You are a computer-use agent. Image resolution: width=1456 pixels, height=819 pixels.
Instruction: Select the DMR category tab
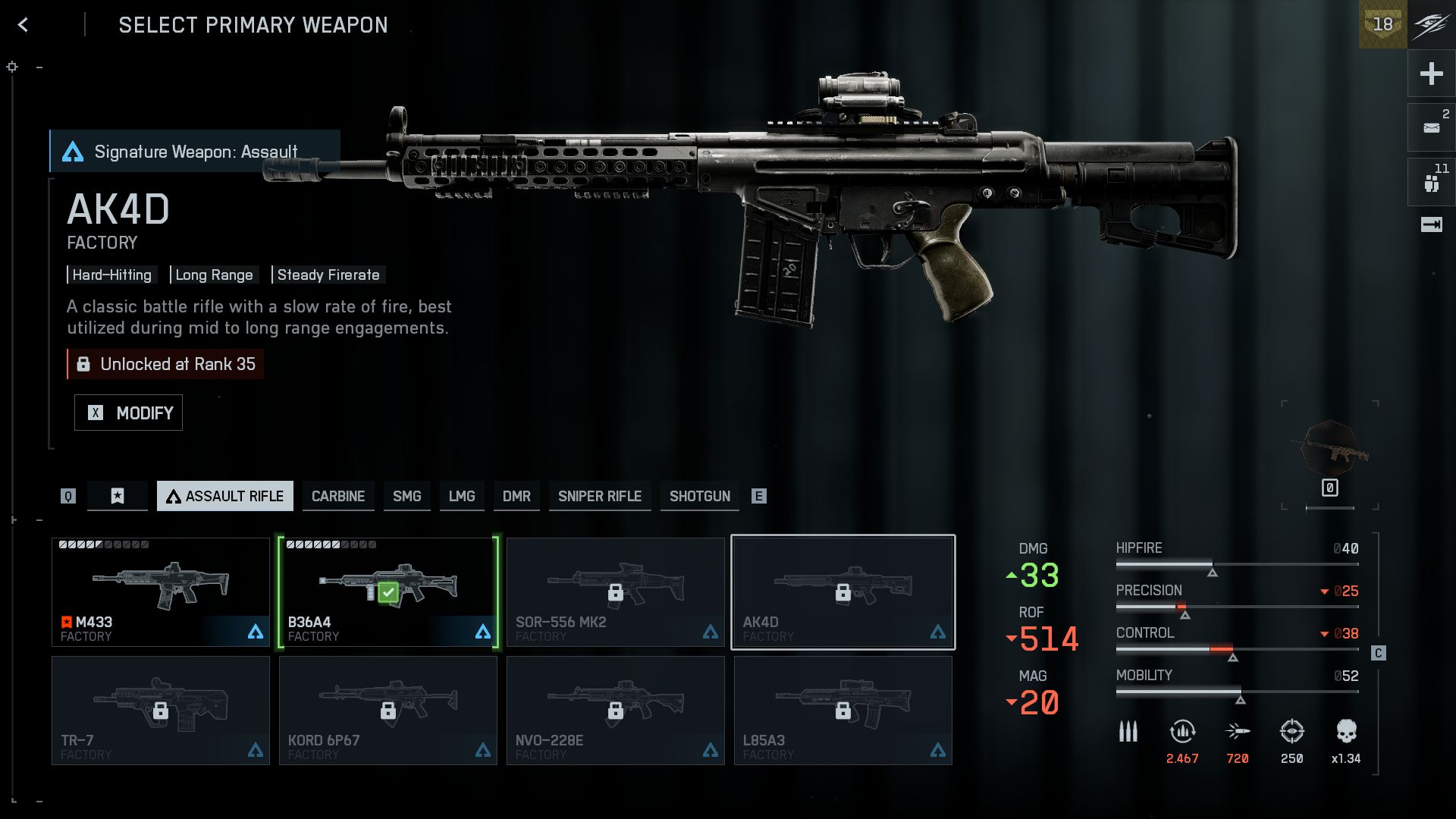[516, 496]
